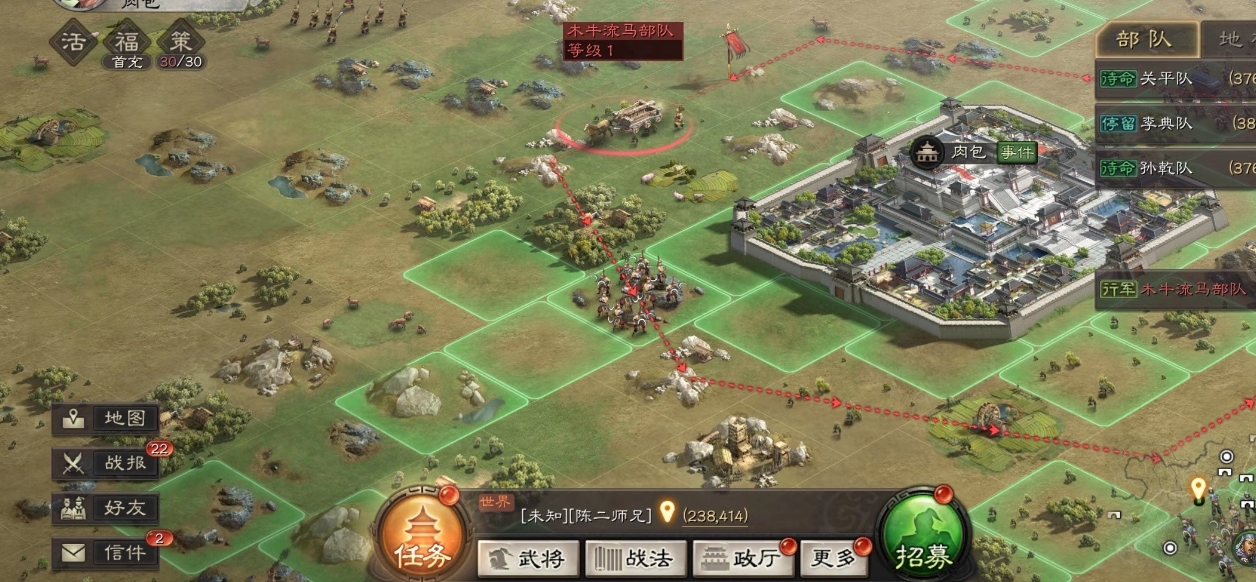
Task: Open the 政厅 government hall menu
Action: 742,557
